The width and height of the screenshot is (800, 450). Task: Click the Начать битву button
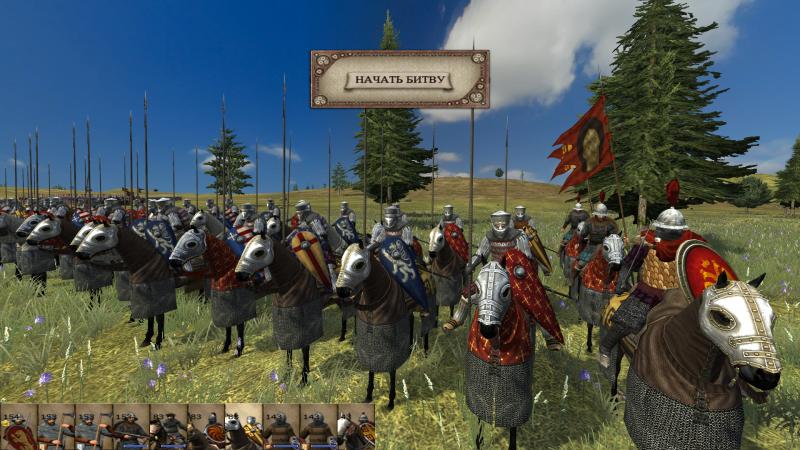click(399, 80)
